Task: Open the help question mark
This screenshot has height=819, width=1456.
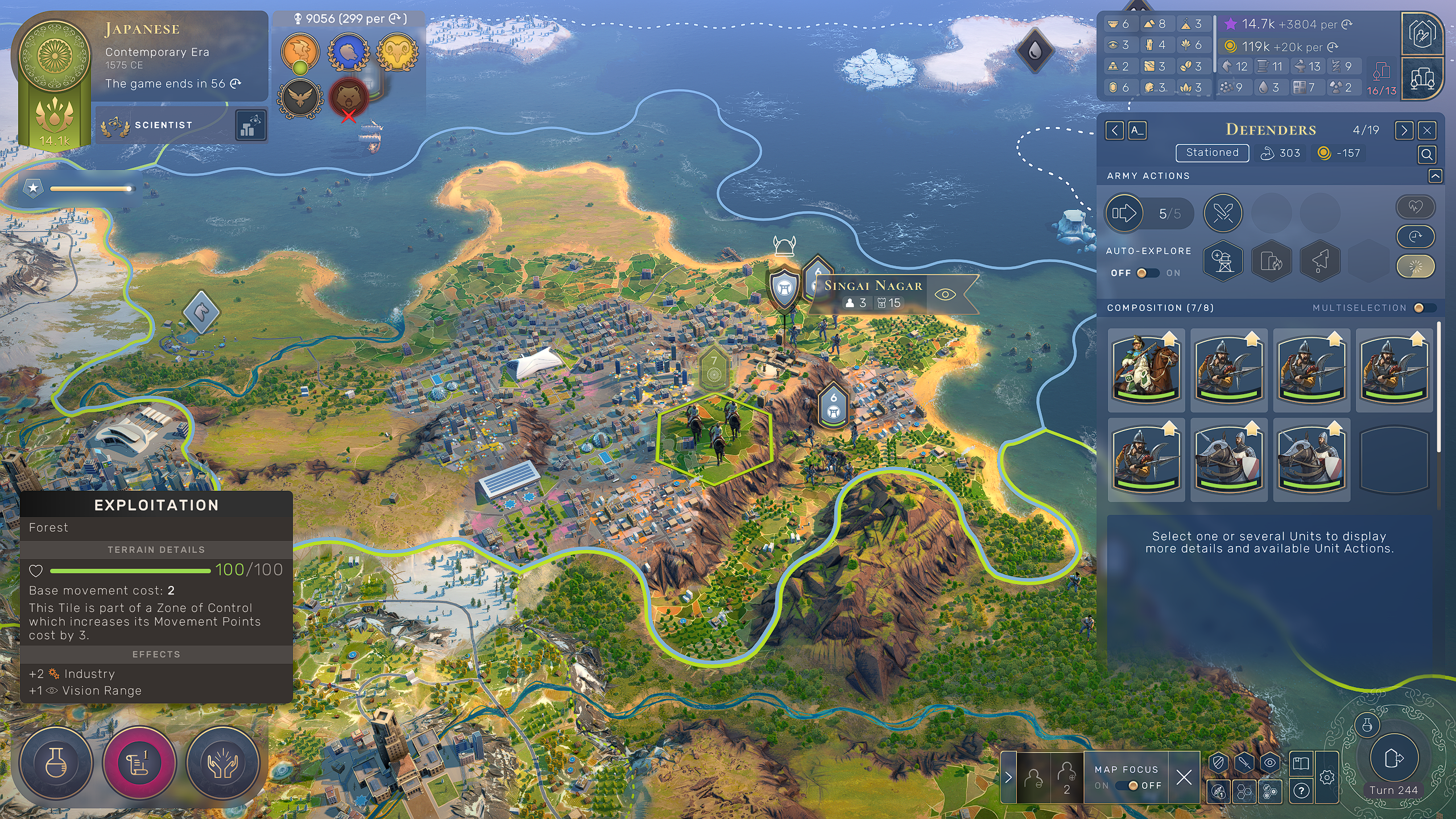Action: coord(1301,791)
